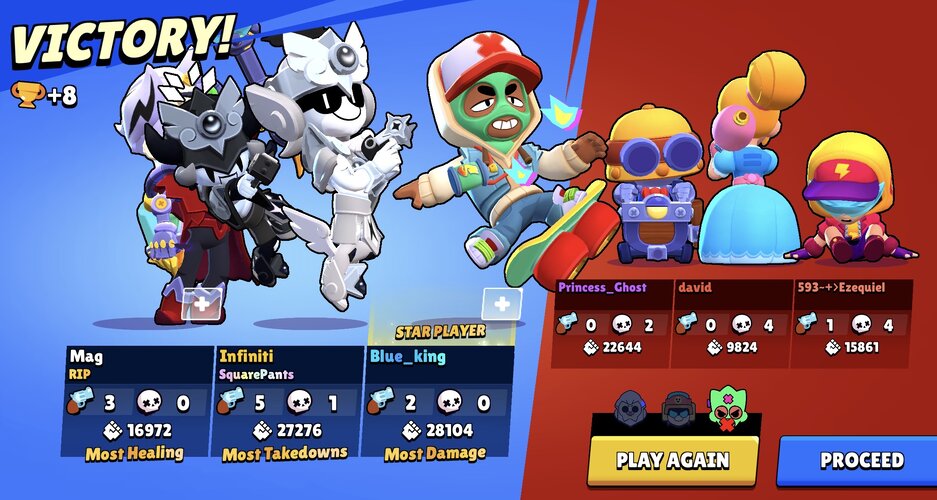This screenshot has height=500, width=937.
Task: Click the Play Again button
Action: [x=672, y=460]
